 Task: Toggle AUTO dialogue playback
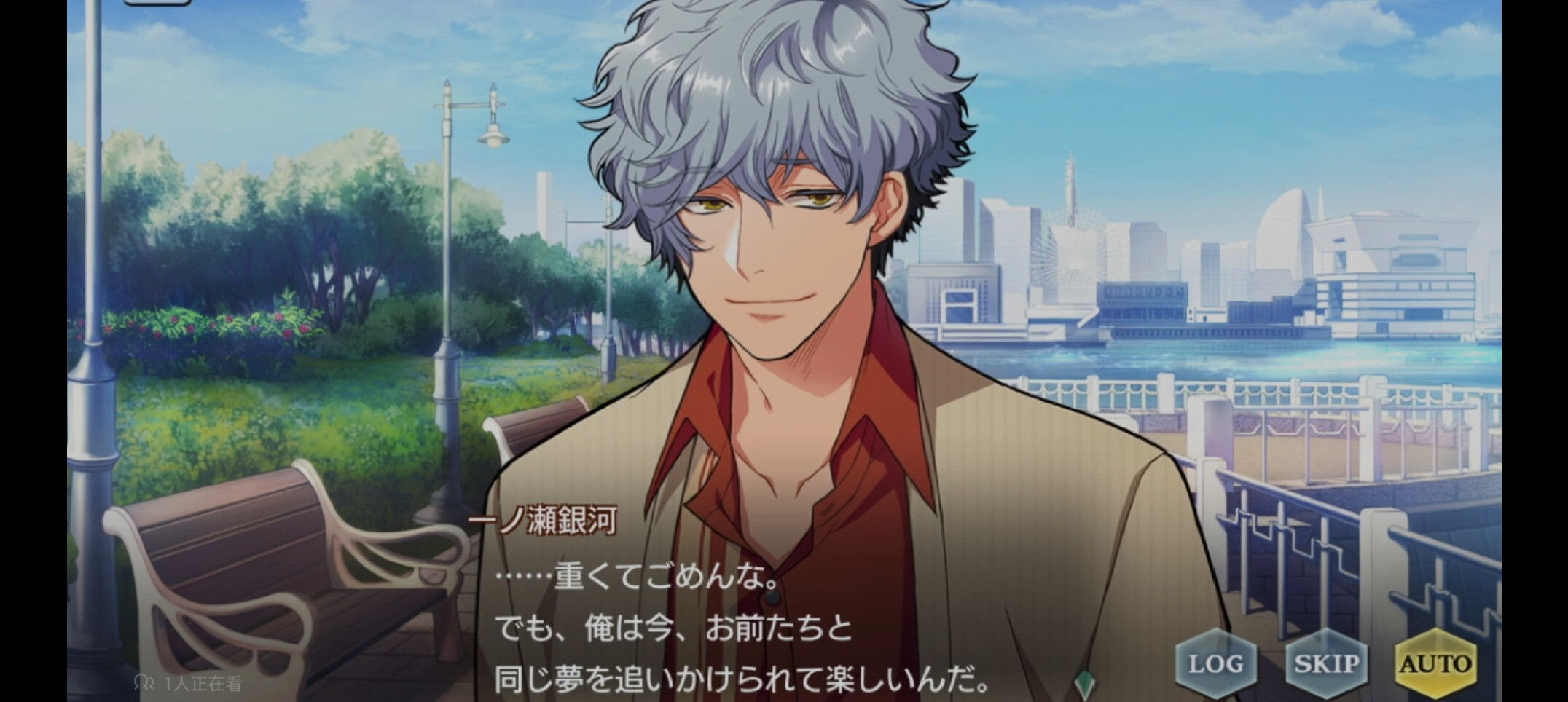tap(1435, 663)
